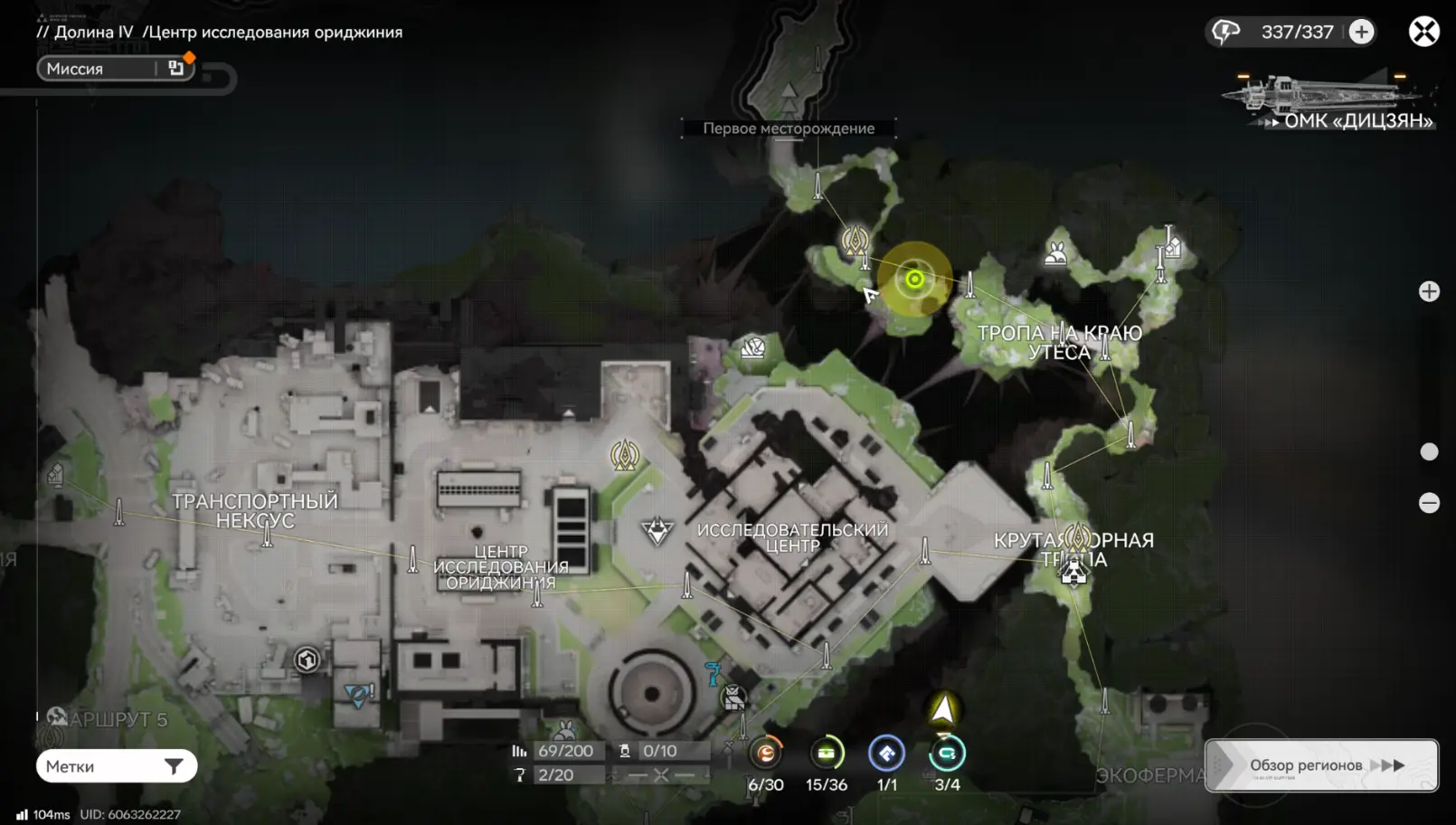Select the Первое месторождение map label
Screen dimensions: 1456x825
(x=789, y=128)
